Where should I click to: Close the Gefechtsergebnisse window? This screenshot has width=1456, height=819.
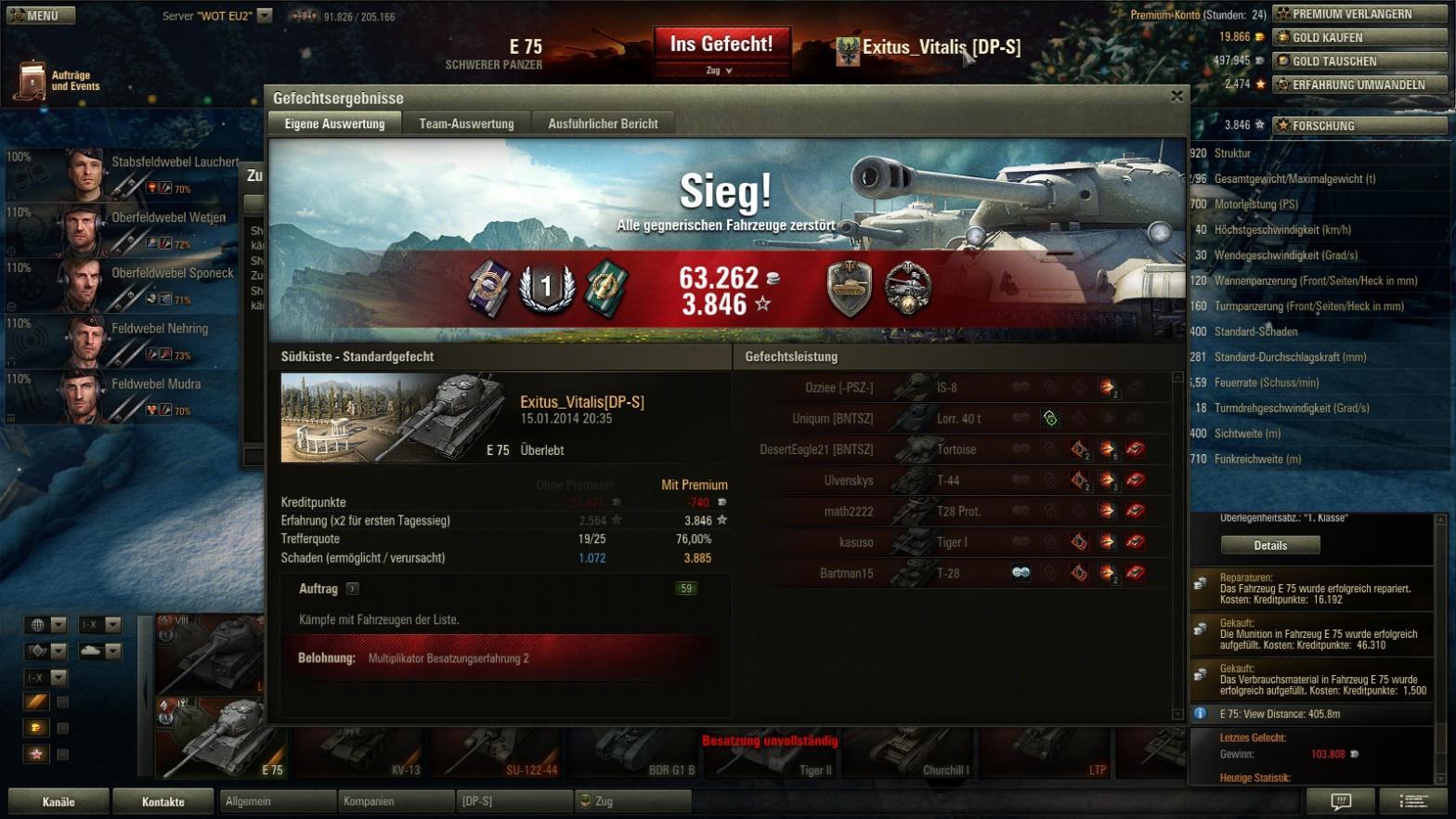tap(1176, 96)
